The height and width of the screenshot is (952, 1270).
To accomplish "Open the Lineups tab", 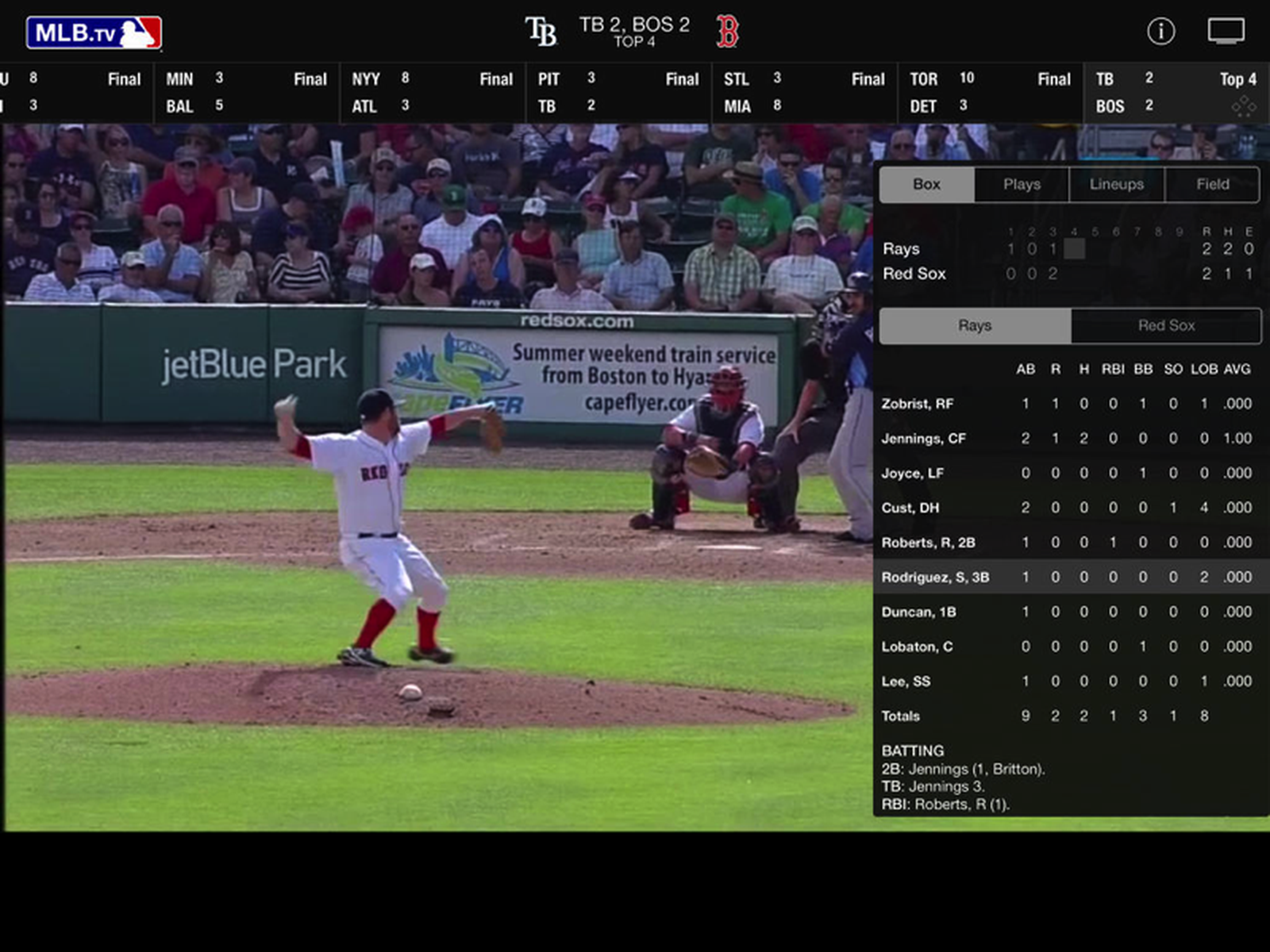I will [1117, 184].
